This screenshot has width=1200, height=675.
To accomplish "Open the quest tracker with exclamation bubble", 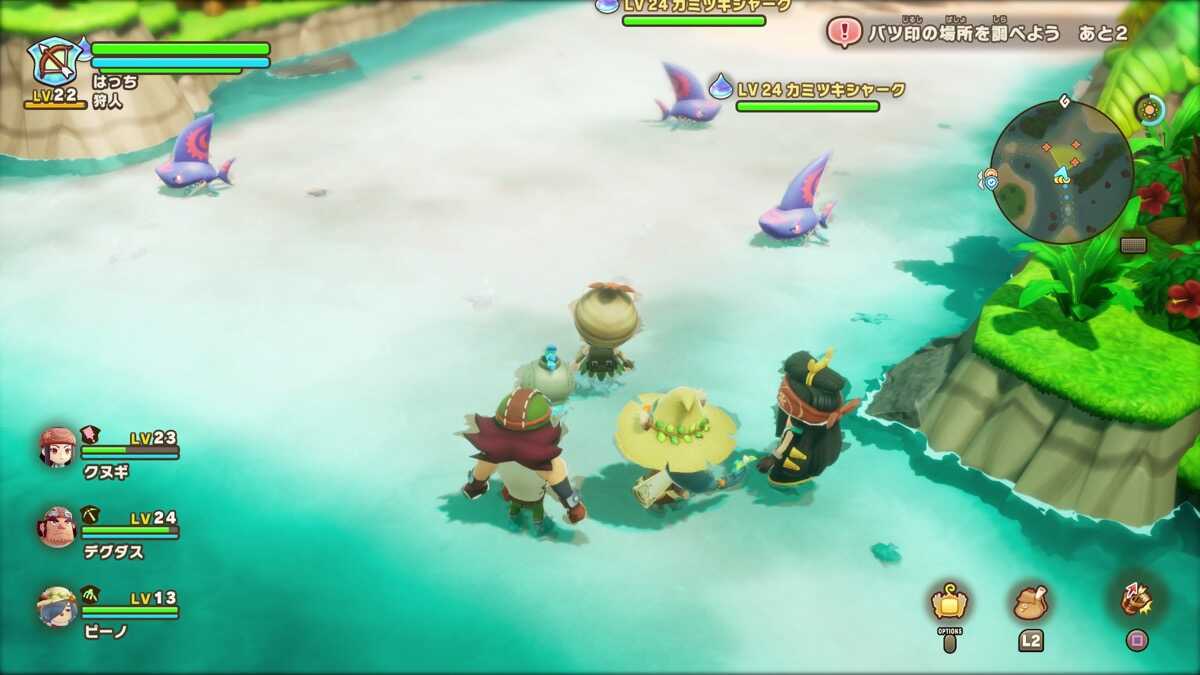I will click(x=844, y=33).
